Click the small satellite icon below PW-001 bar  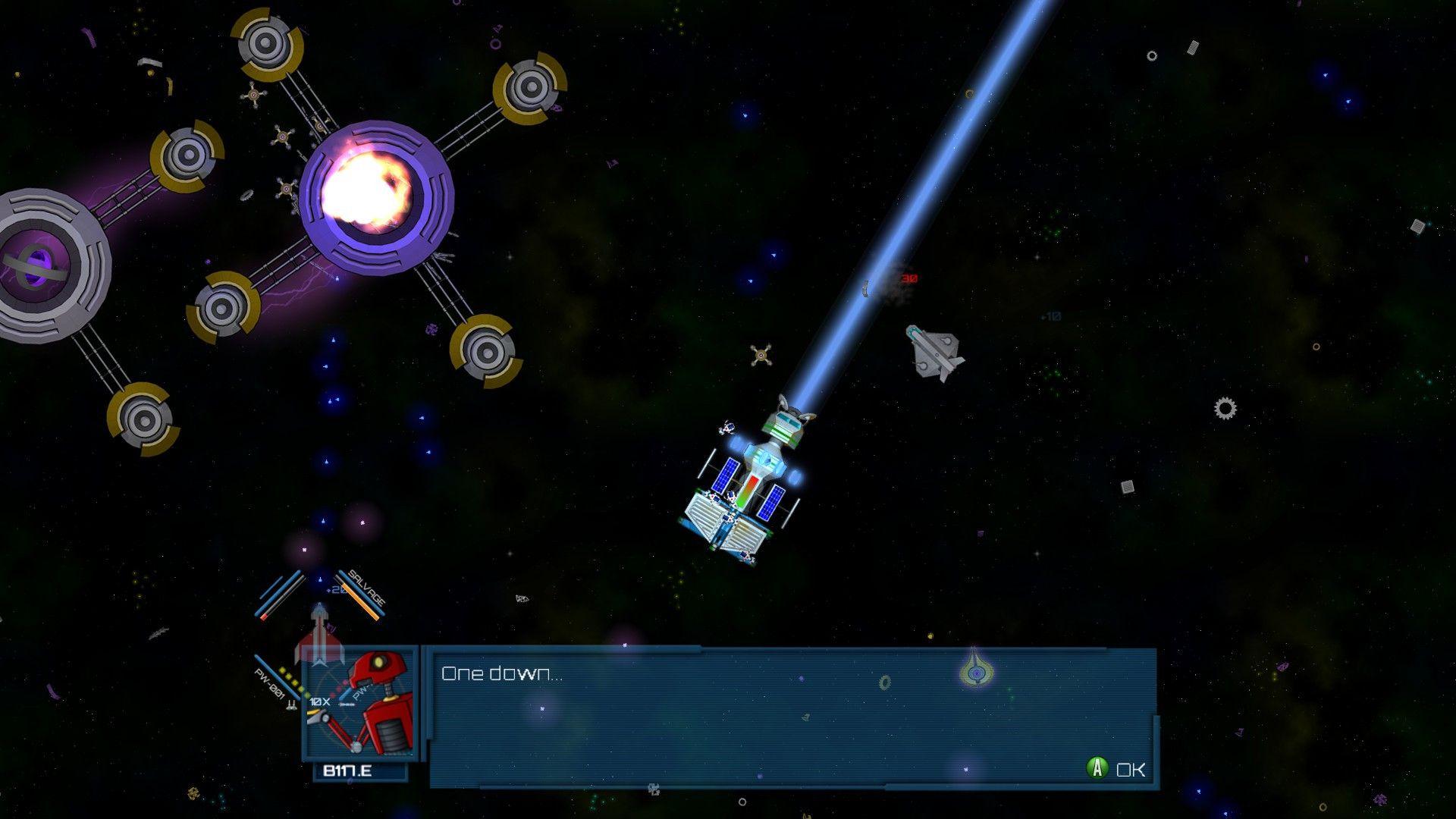[x=290, y=706]
